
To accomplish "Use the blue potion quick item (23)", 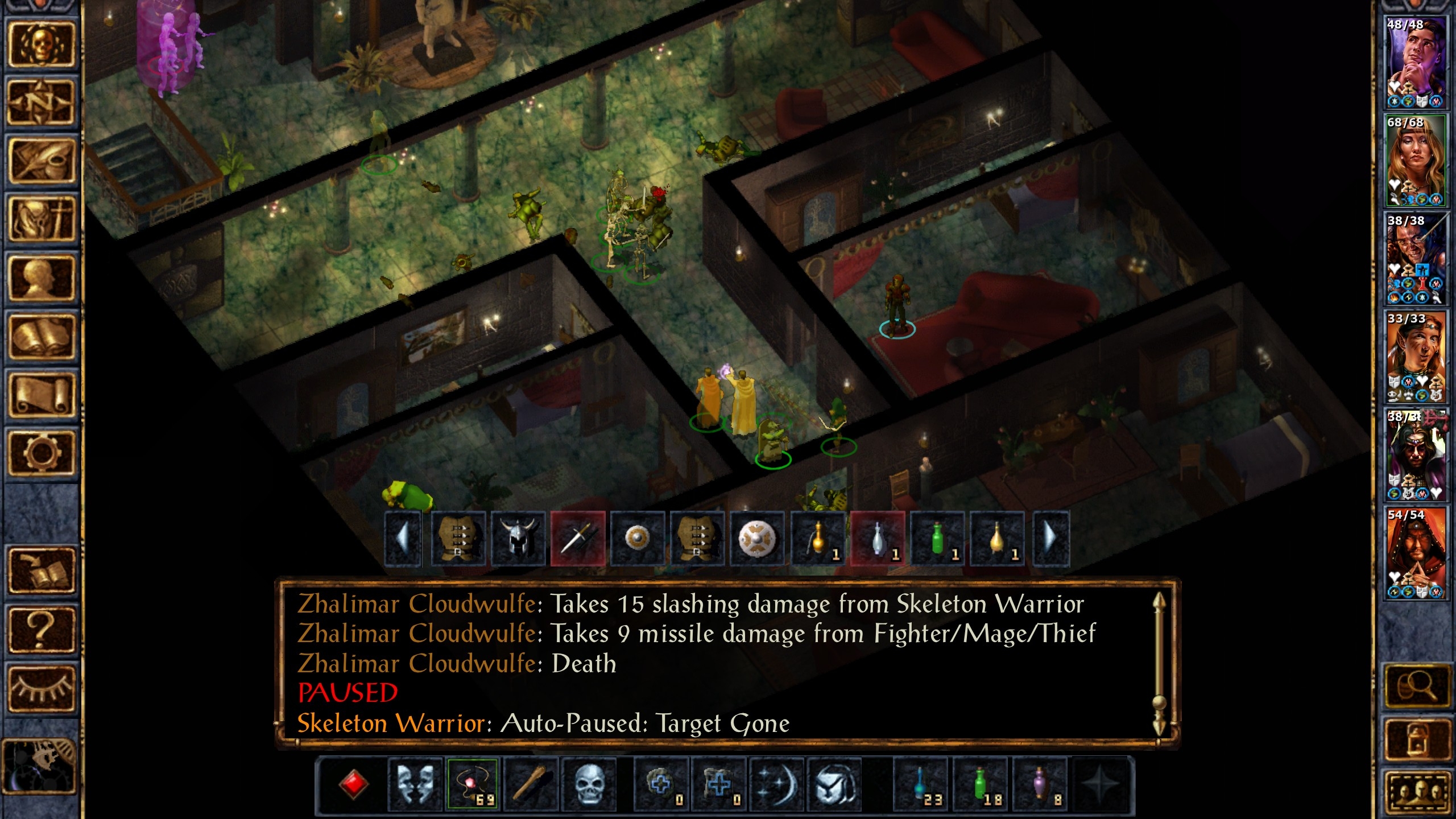I will click(921, 784).
